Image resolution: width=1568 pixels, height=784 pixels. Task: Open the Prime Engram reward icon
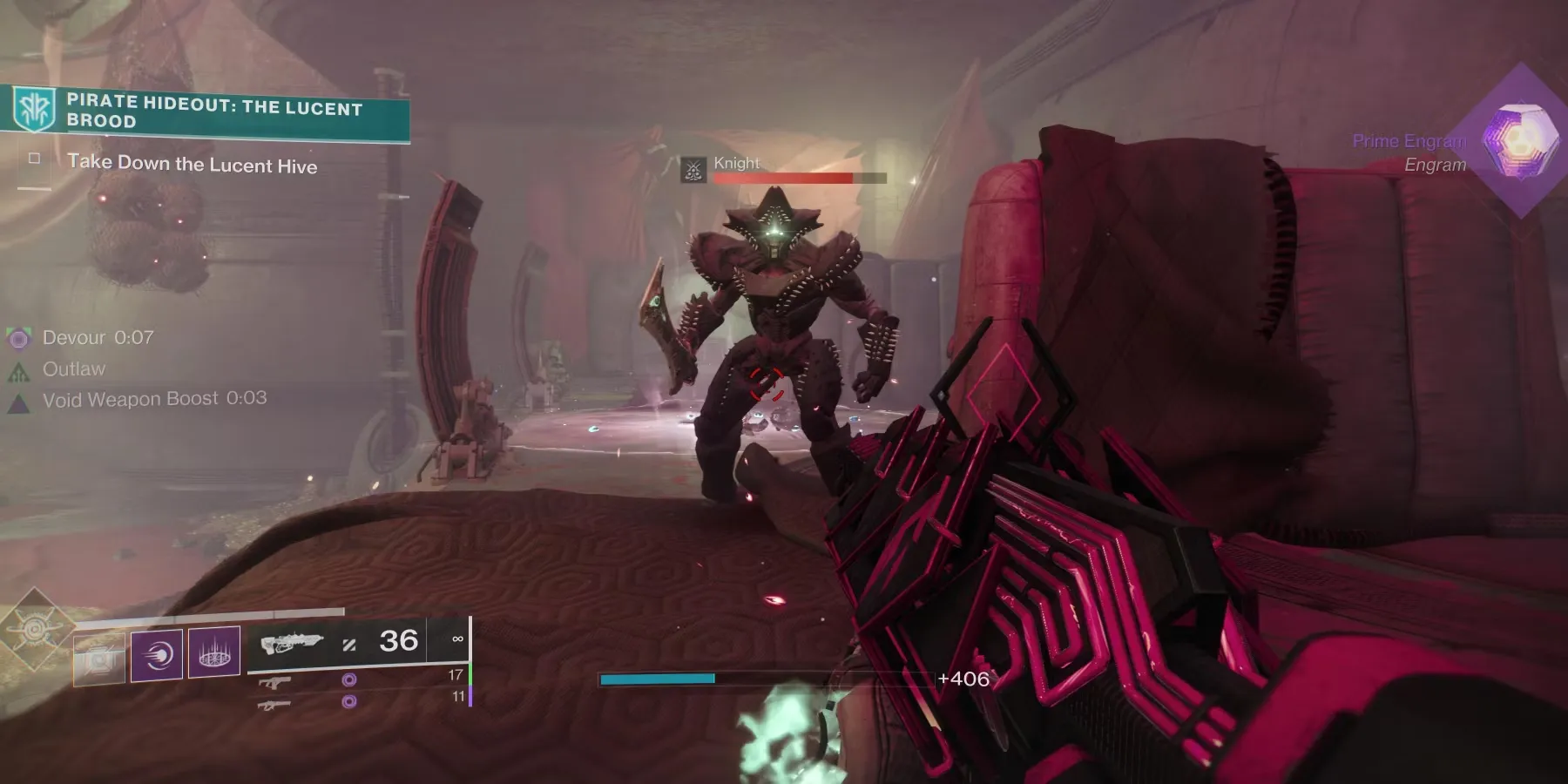pyautogui.click(x=1520, y=141)
